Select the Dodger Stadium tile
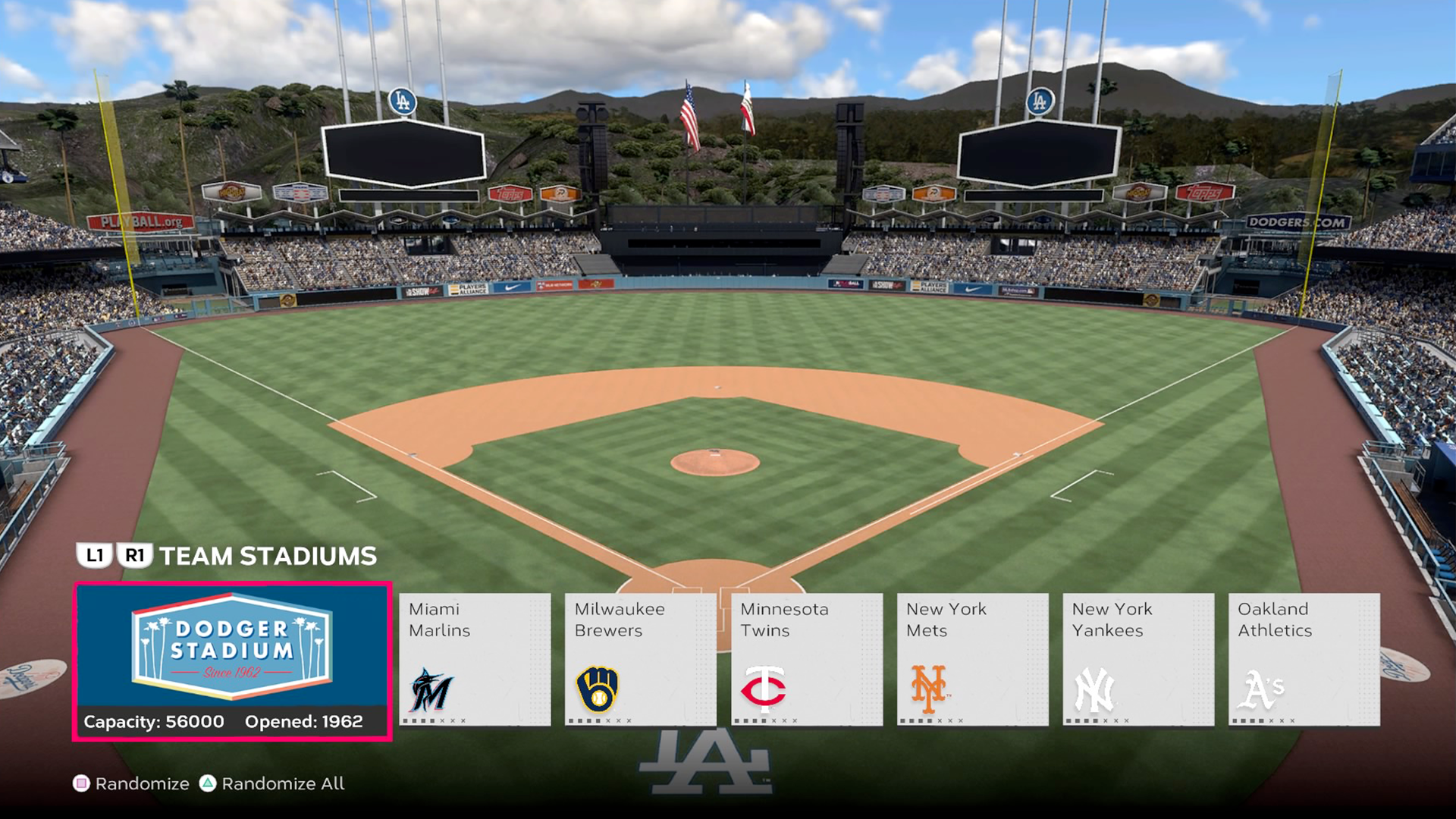Screen dimensions: 1456x819 [232, 661]
